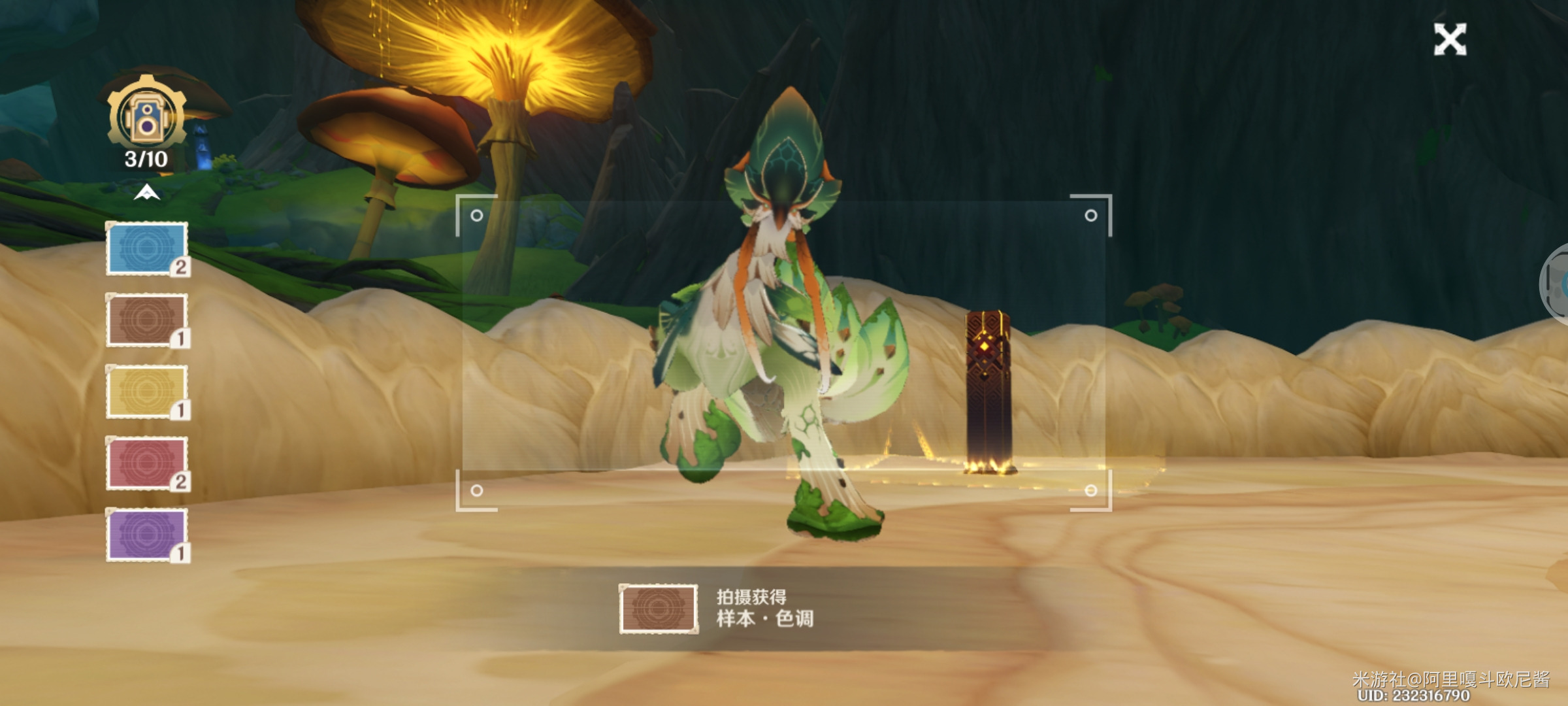The height and width of the screenshot is (706, 1568).
Task: Pick the red sample card
Action: point(147,463)
